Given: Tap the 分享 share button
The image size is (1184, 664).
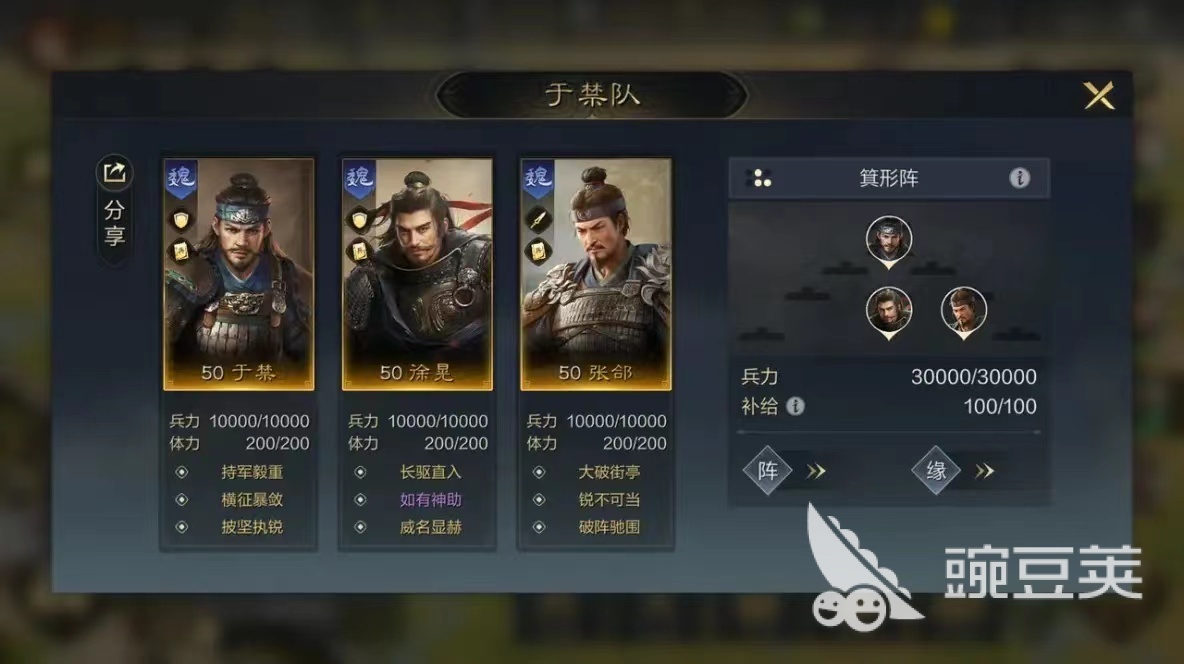Looking at the screenshot, I should click(x=114, y=208).
